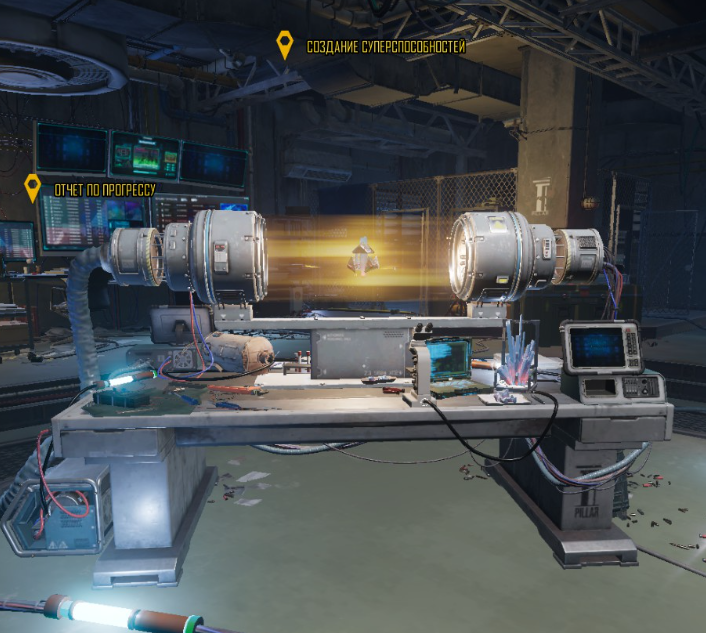Select the «Создание суперспособностей» marker
The image size is (706, 633).
point(286,45)
